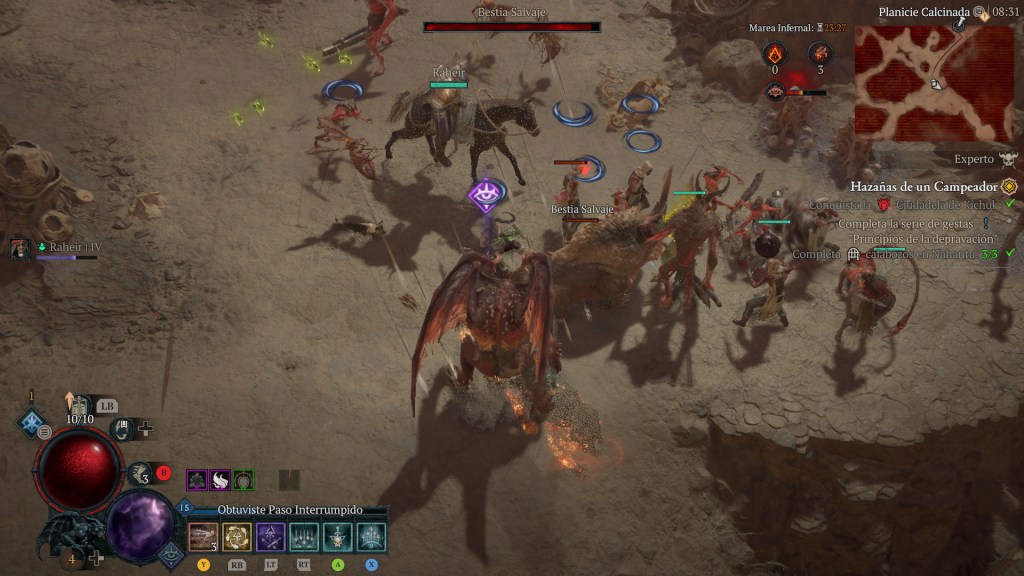The width and height of the screenshot is (1024, 576).
Task: Select the Aberrant Cinders flame counter icon
Action: pos(774,53)
